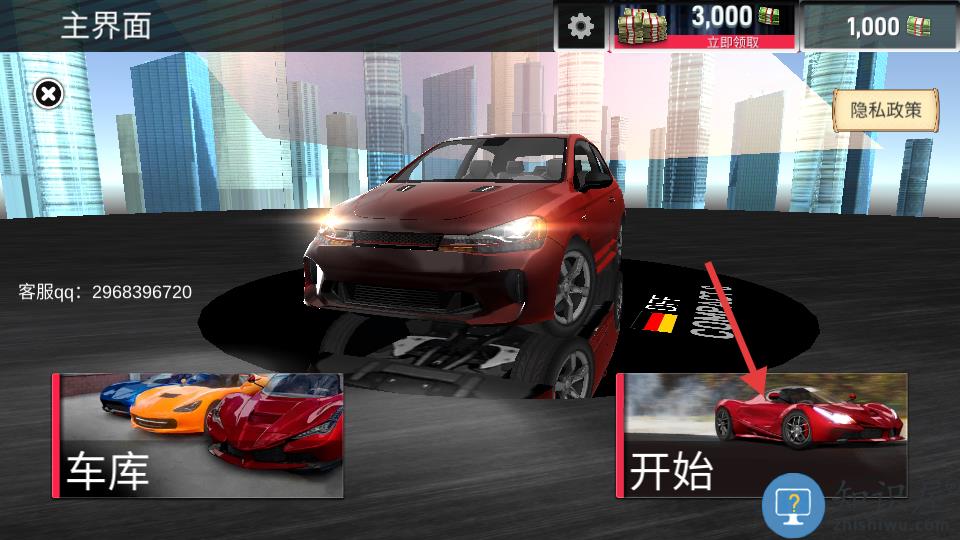Image resolution: width=960 pixels, height=540 pixels.
Task: Claim the 3,000 cash reward
Action: 704,27
